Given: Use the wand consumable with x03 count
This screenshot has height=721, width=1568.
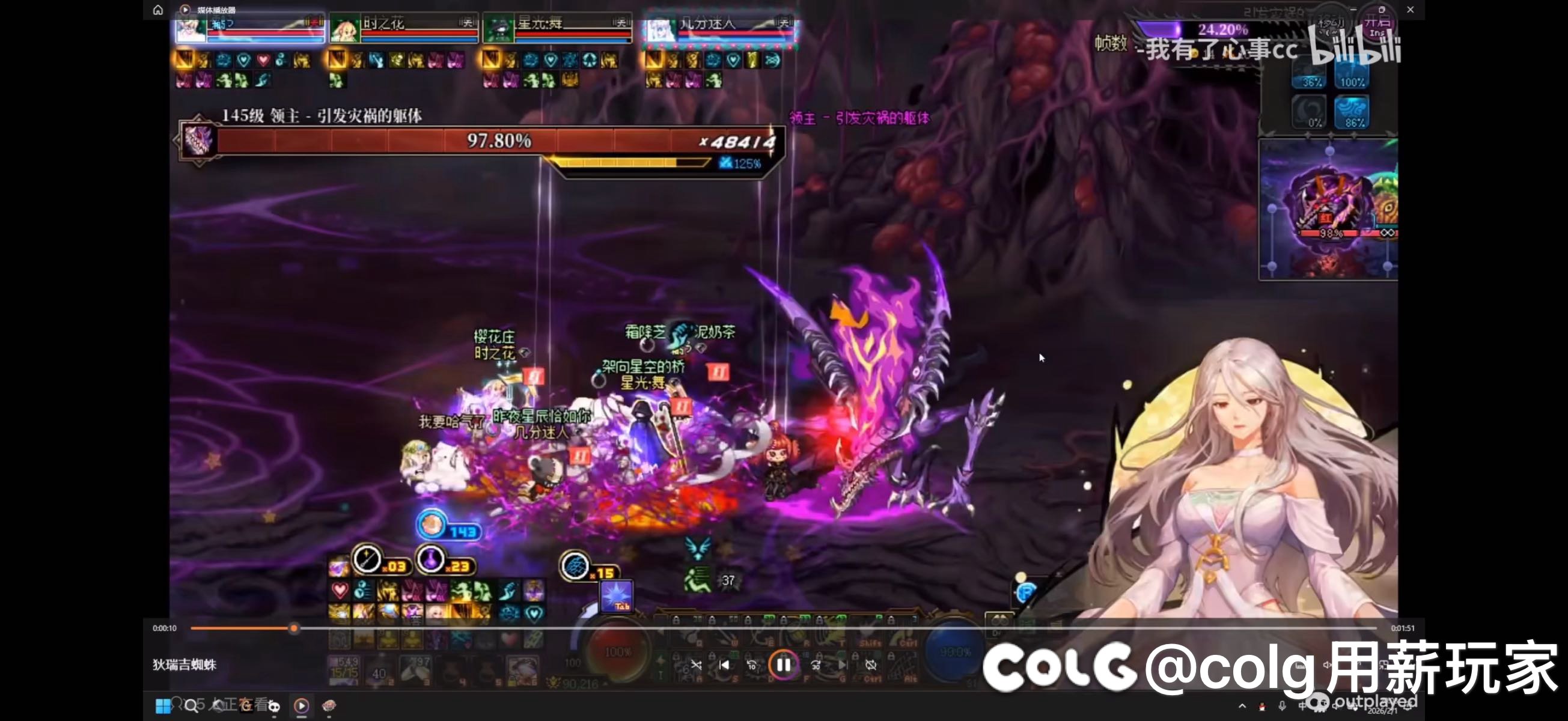Looking at the screenshot, I should point(367,559).
